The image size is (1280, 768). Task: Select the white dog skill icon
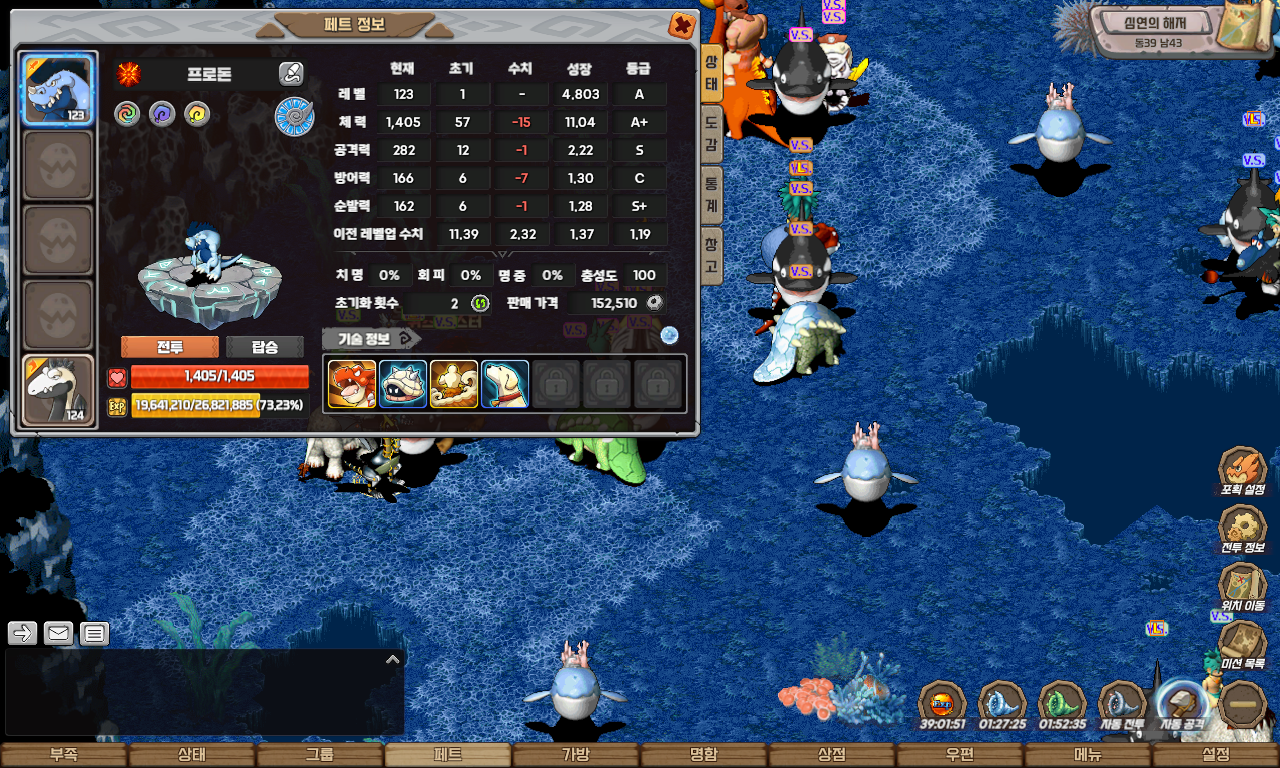pos(505,384)
